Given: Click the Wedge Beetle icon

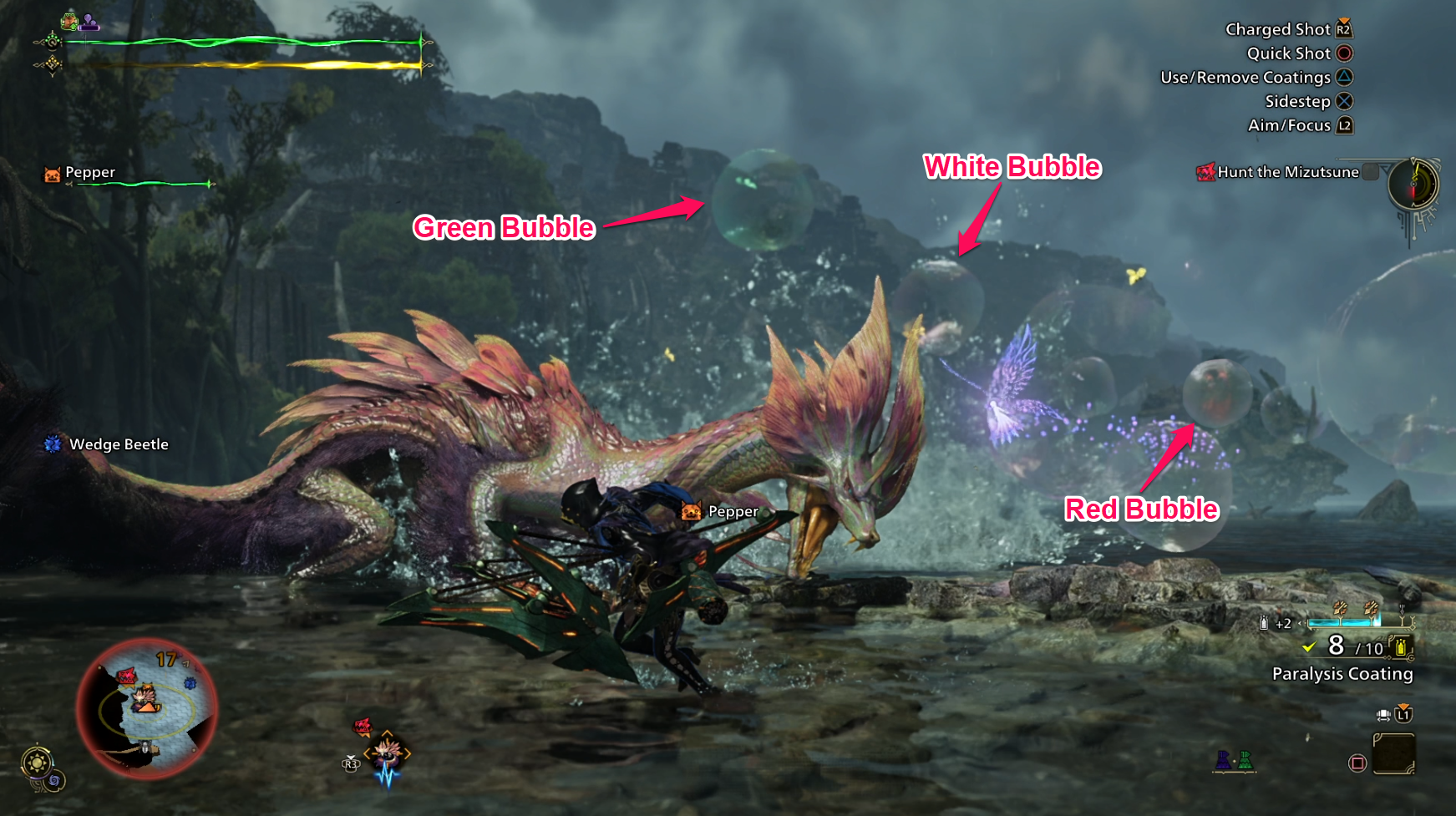Looking at the screenshot, I should [x=52, y=444].
